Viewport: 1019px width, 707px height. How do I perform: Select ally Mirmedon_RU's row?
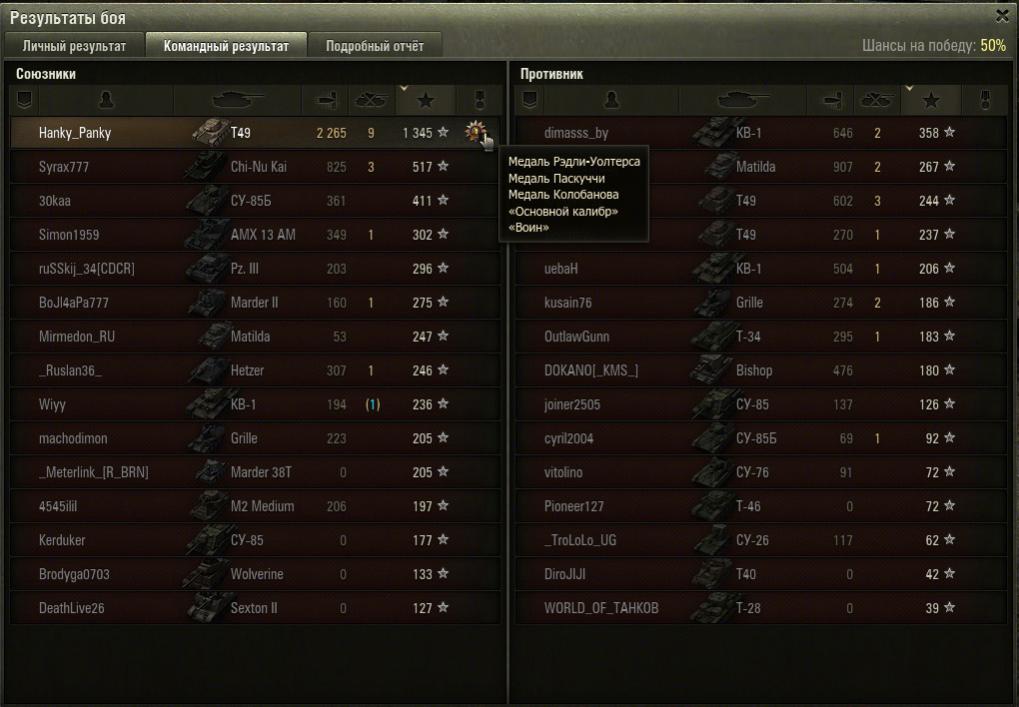(x=77, y=337)
